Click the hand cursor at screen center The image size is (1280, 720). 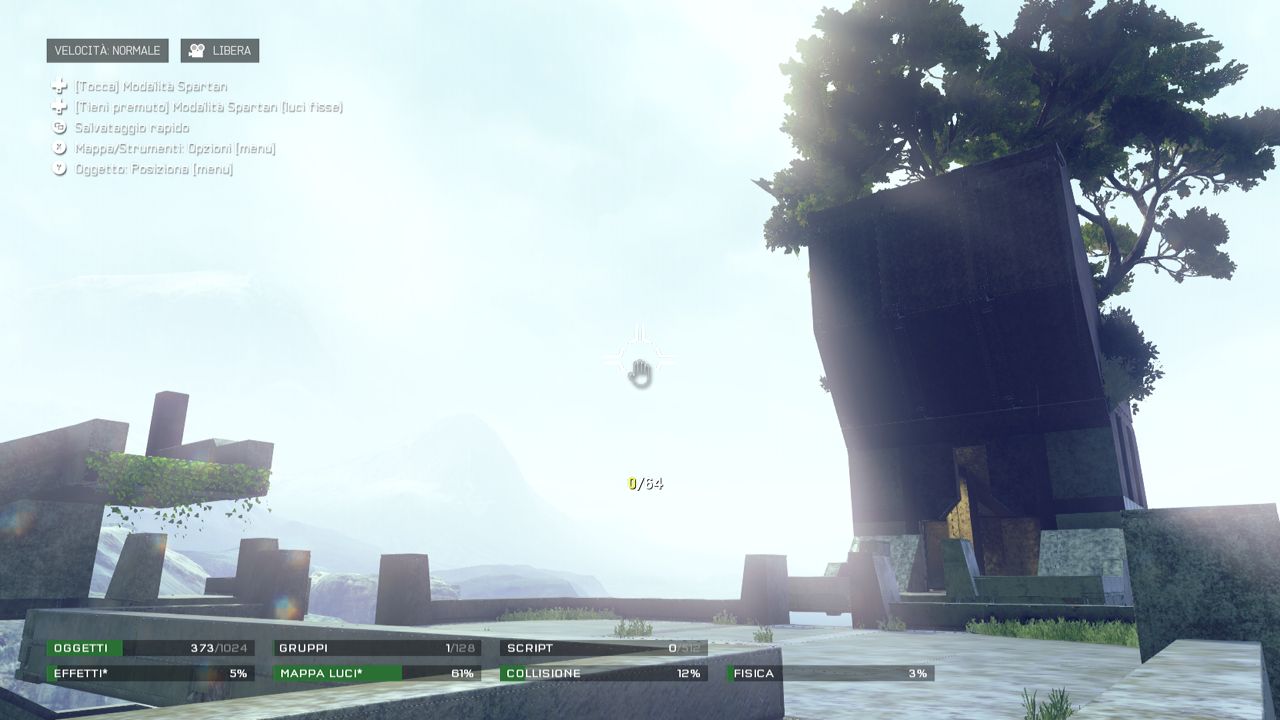pos(640,373)
